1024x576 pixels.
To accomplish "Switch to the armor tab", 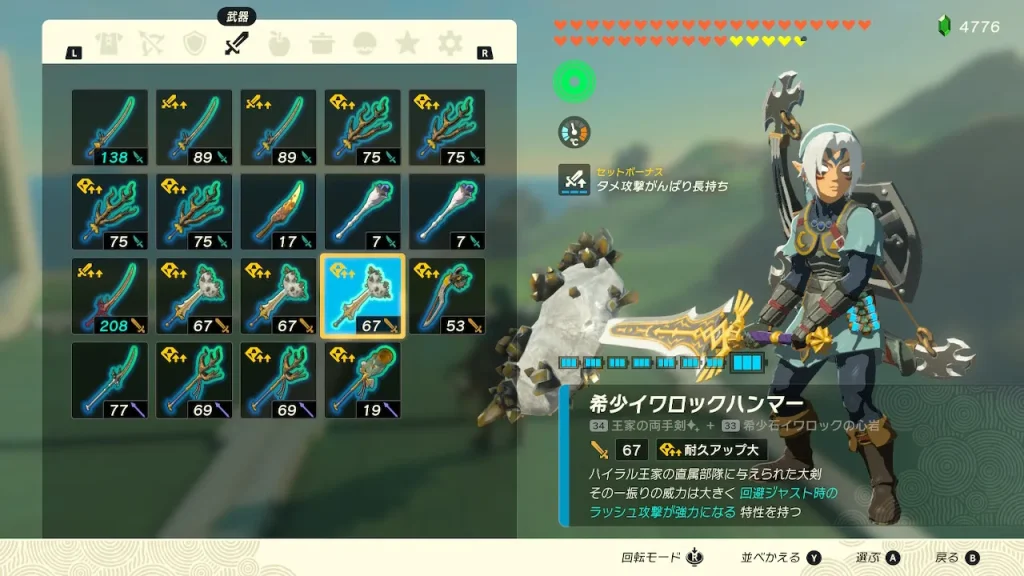I will 109,43.
